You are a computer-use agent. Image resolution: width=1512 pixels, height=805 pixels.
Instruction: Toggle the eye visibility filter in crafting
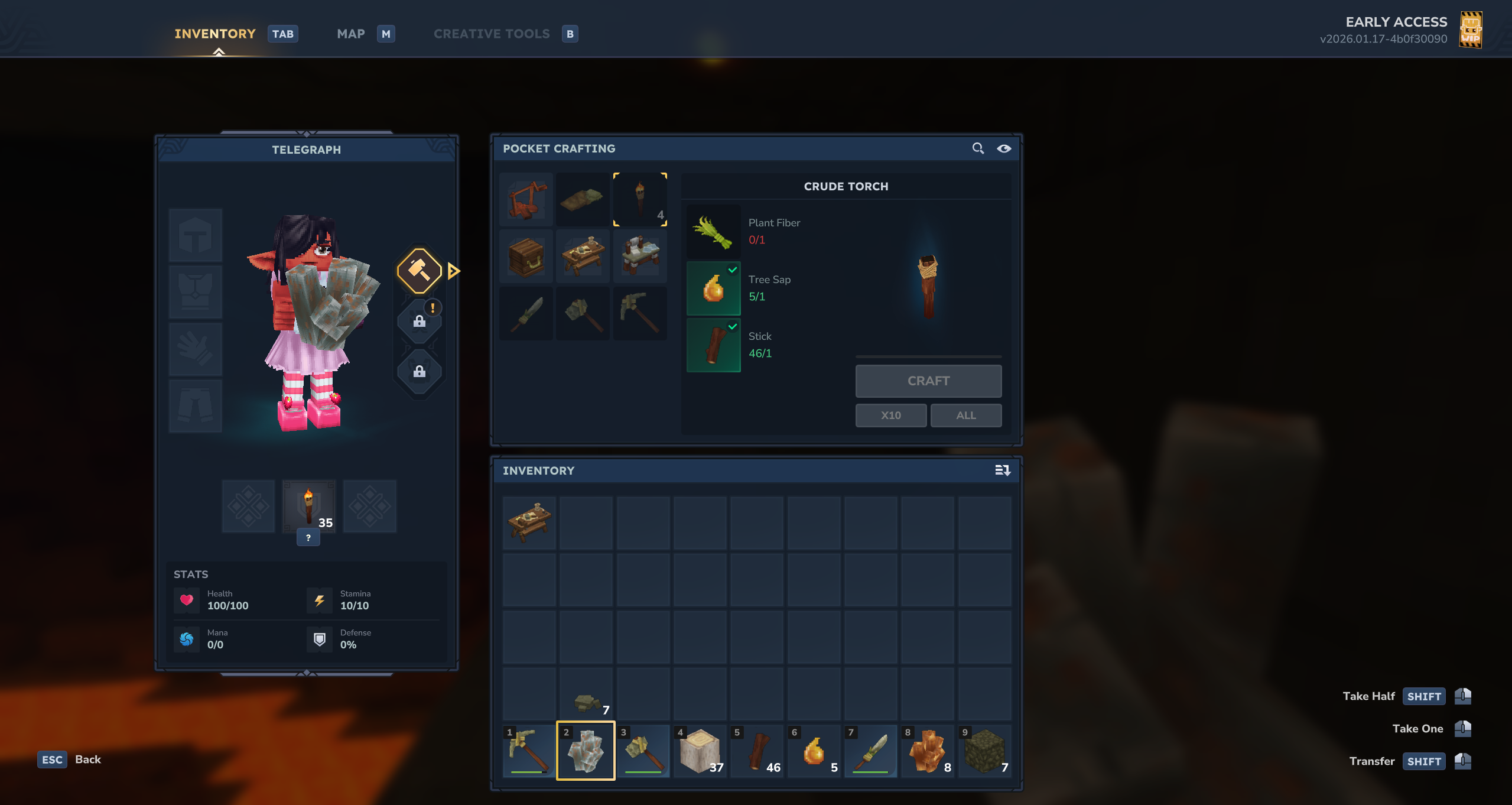(1004, 148)
